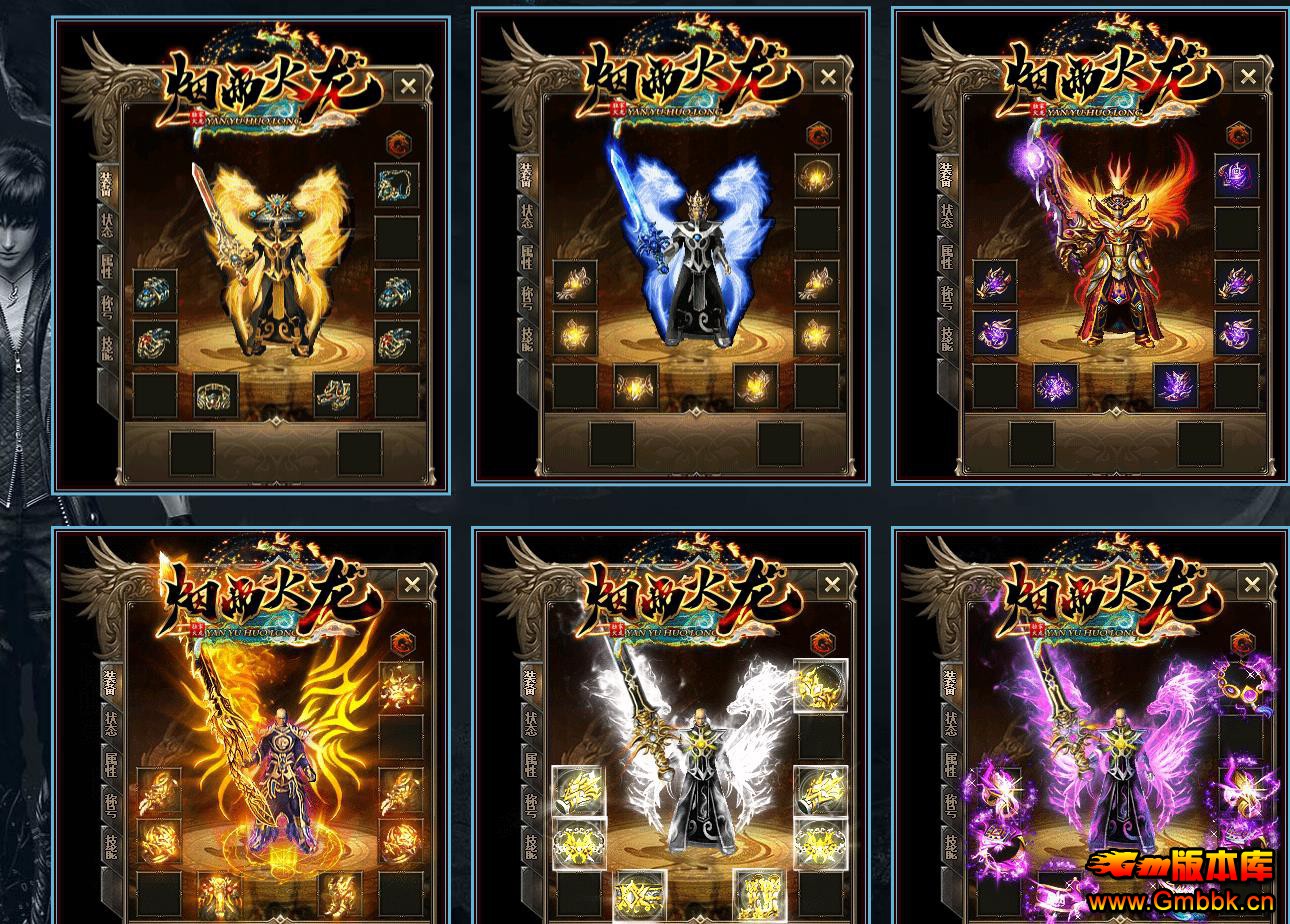
Task: Show 技能 tab in golden butterfly-winged panel
Action: (107, 345)
